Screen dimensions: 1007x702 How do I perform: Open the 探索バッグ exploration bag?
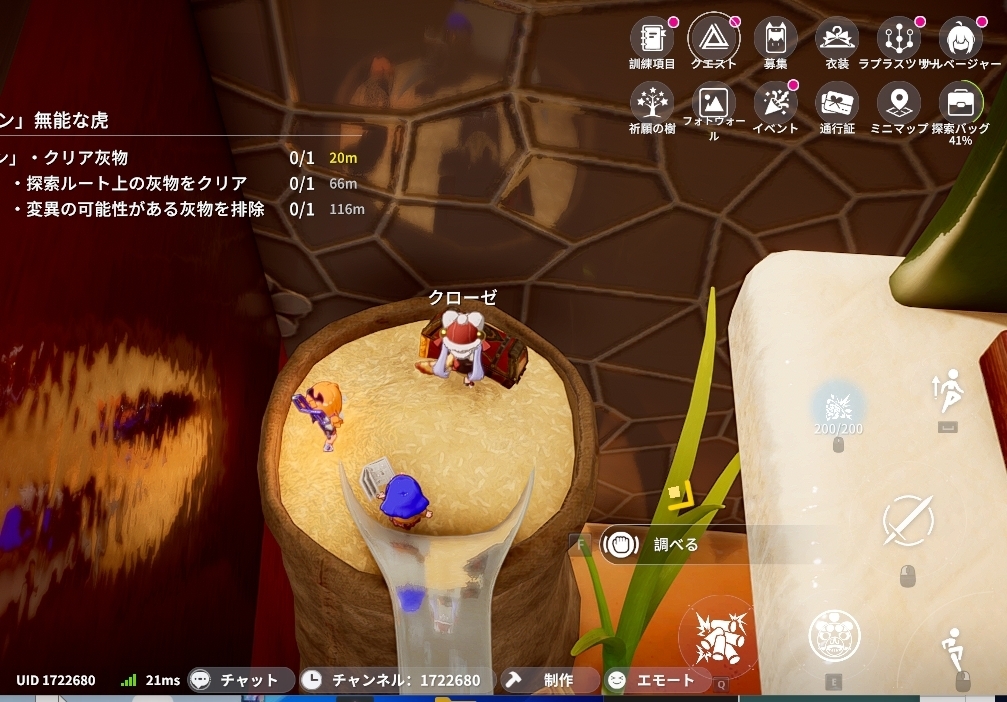click(960, 103)
